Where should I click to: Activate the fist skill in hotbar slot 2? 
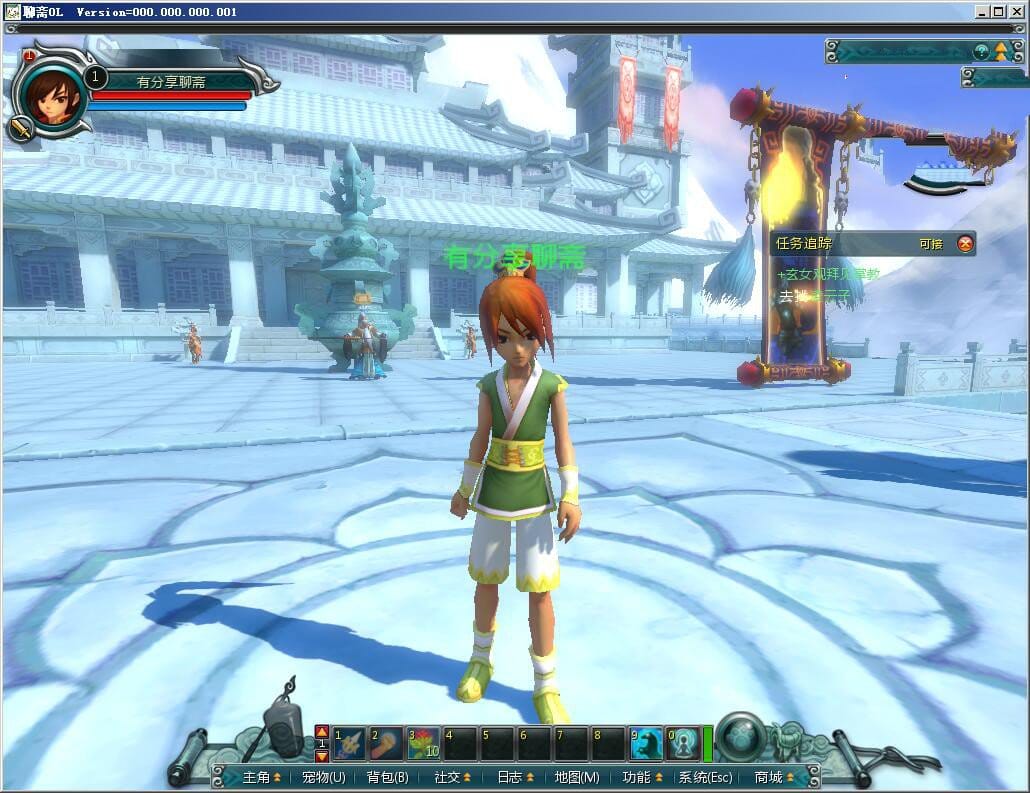pyautogui.click(x=386, y=743)
